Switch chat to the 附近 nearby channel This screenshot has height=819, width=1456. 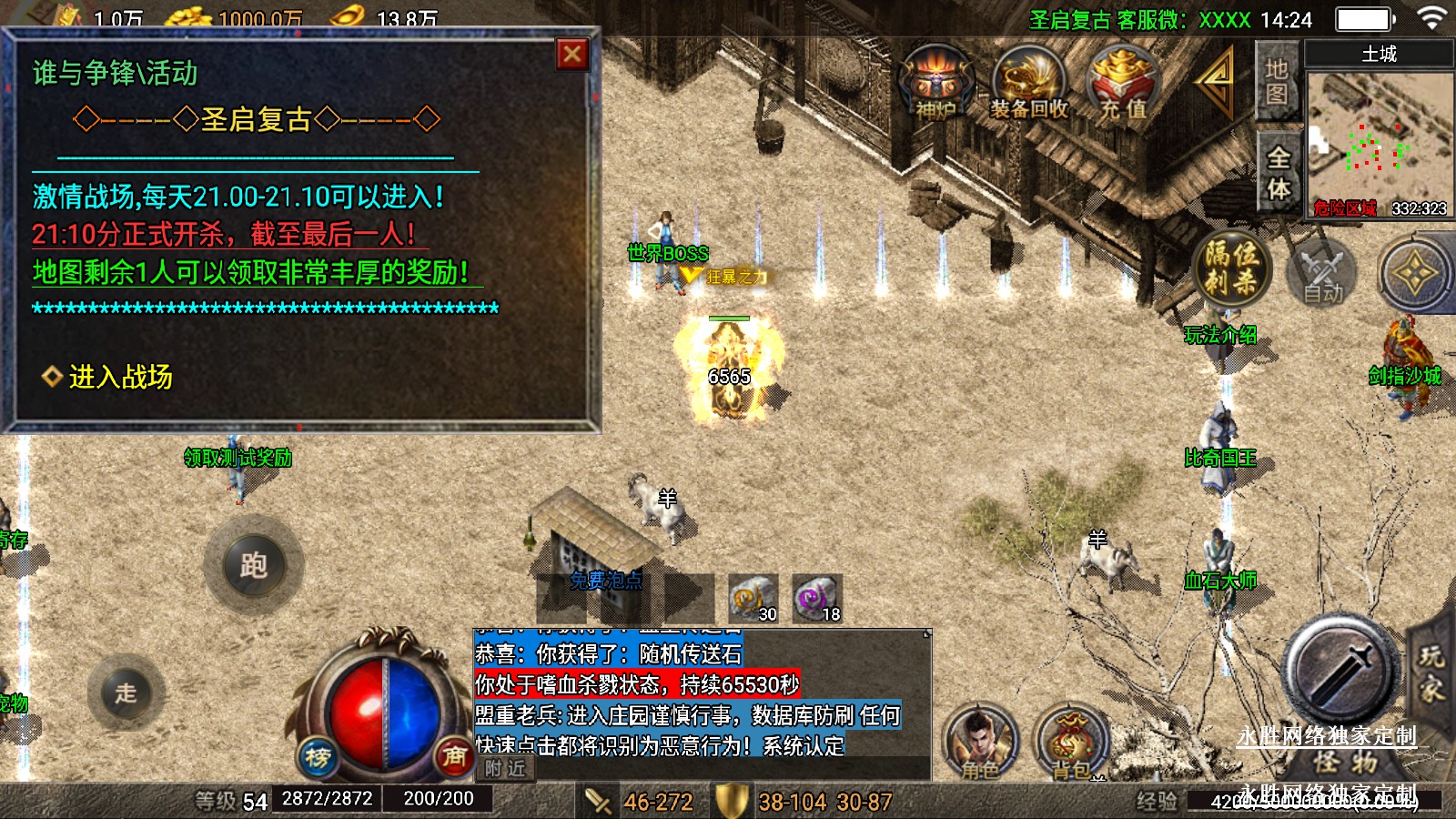(x=505, y=769)
